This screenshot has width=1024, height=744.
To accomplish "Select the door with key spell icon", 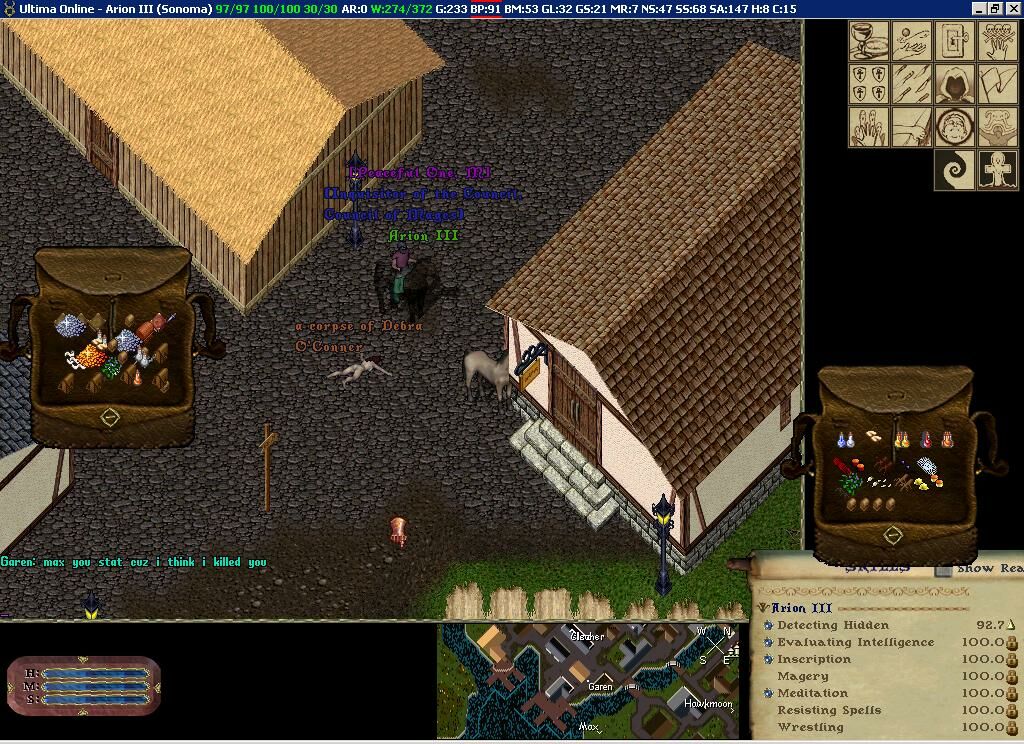I will [954, 41].
